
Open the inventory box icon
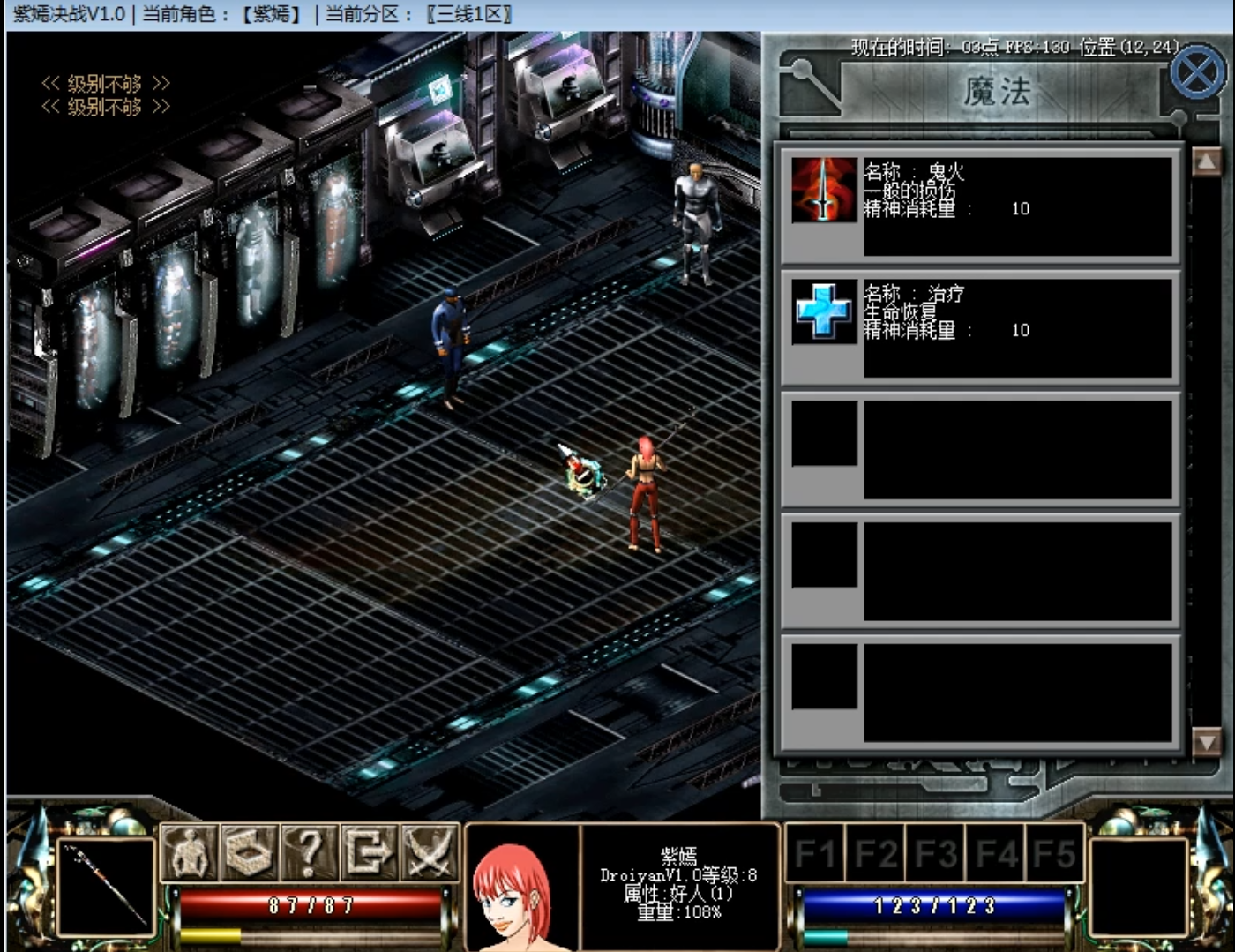point(249,852)
